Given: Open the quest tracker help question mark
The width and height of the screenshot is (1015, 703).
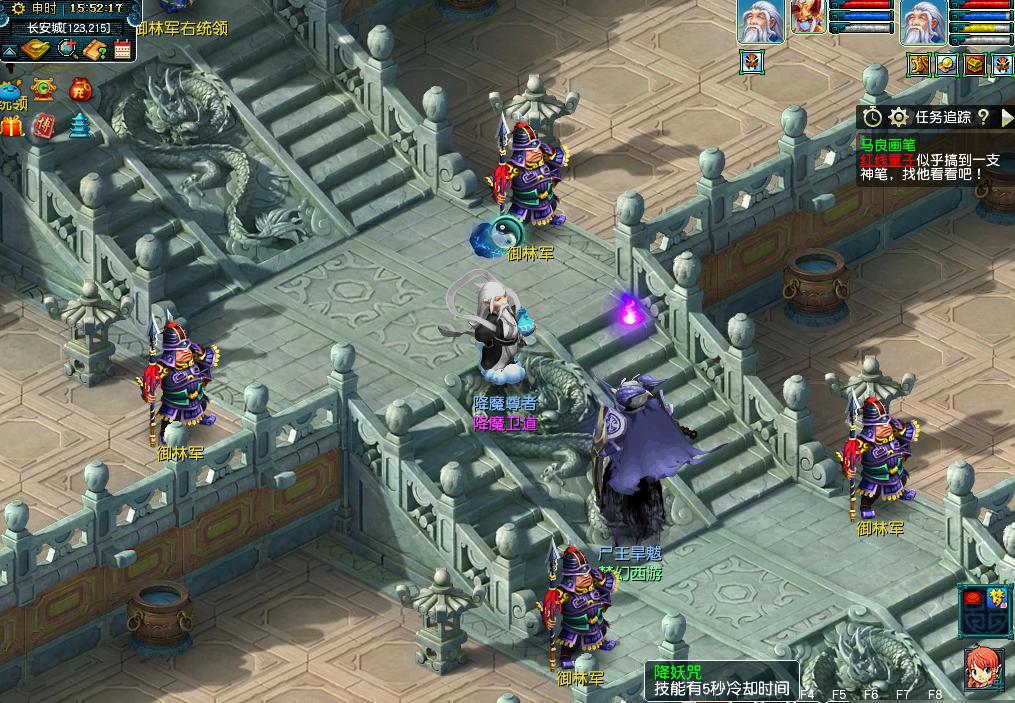Looking at the screenshot, I should point(983,117).
